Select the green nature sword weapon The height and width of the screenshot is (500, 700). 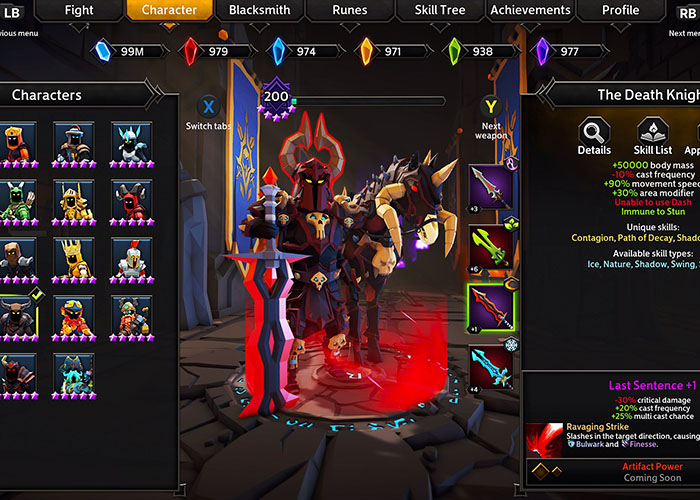coord(491,248)
